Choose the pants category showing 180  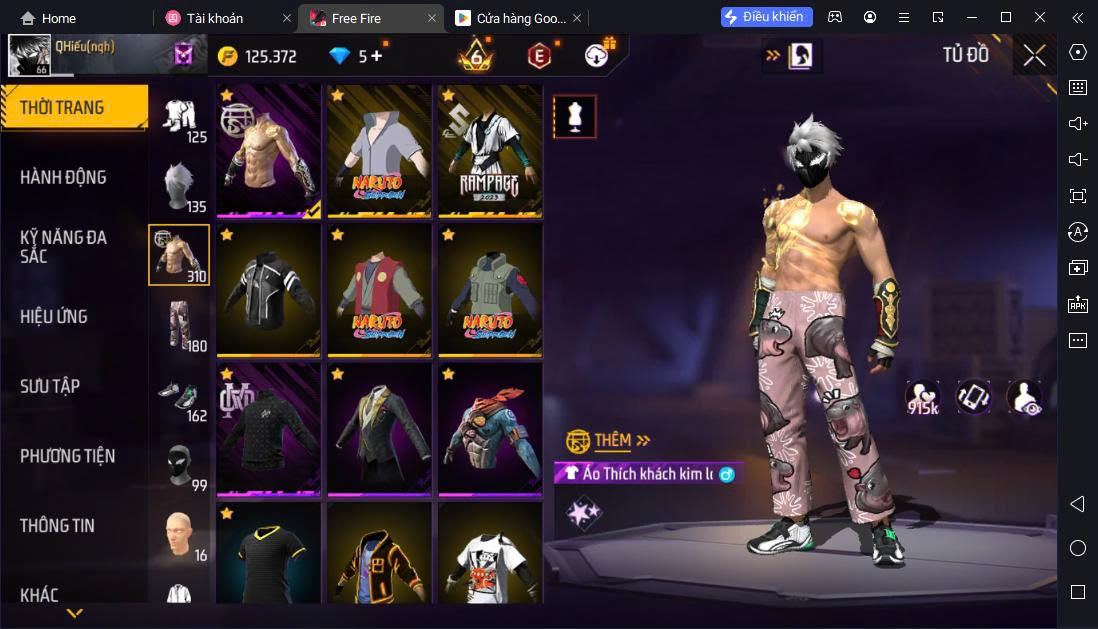[179, 325]
